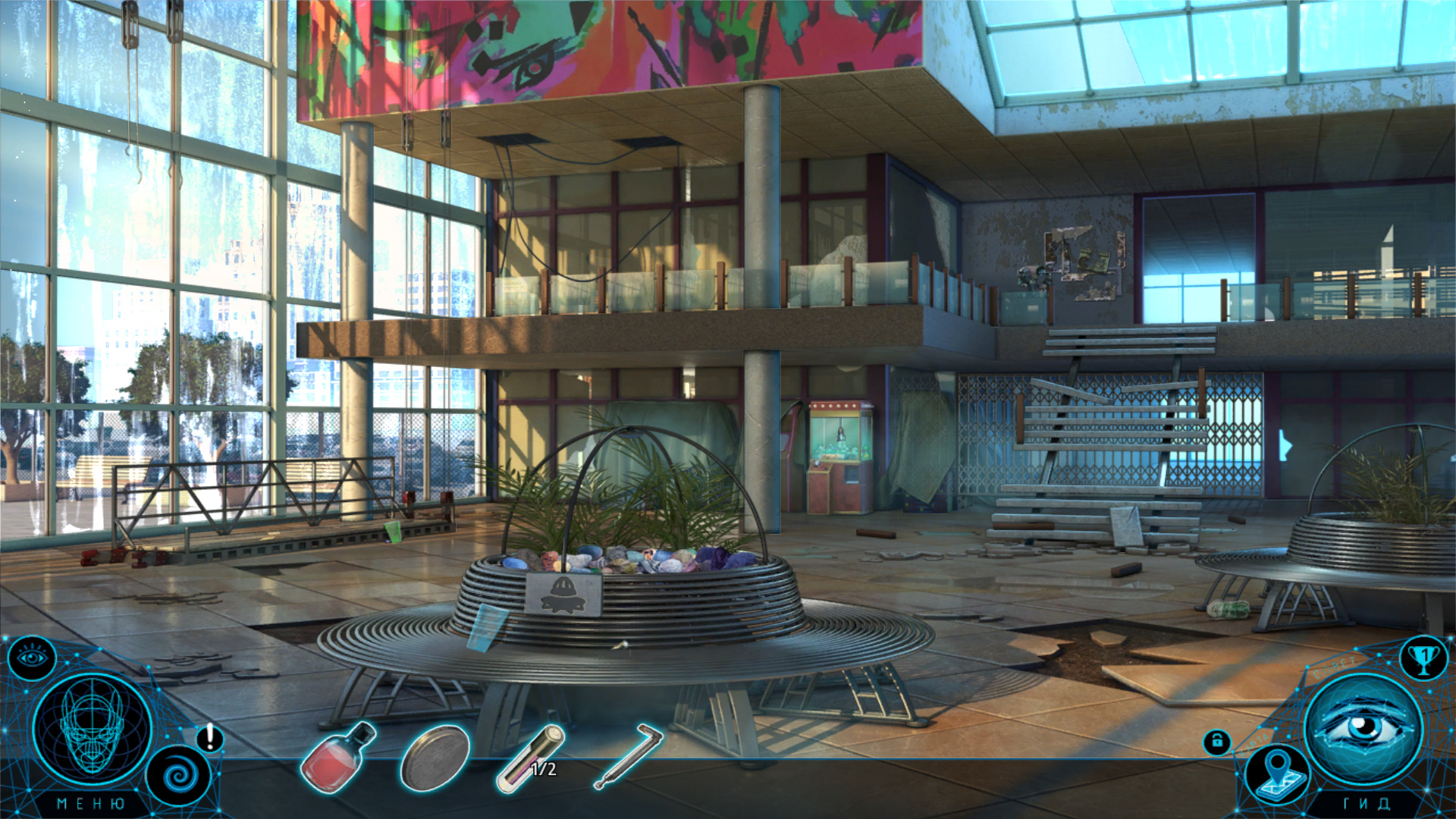Toggle the inventory padlock icon
This screenshot has height=819, width=1456.
tap(1216, 742)
